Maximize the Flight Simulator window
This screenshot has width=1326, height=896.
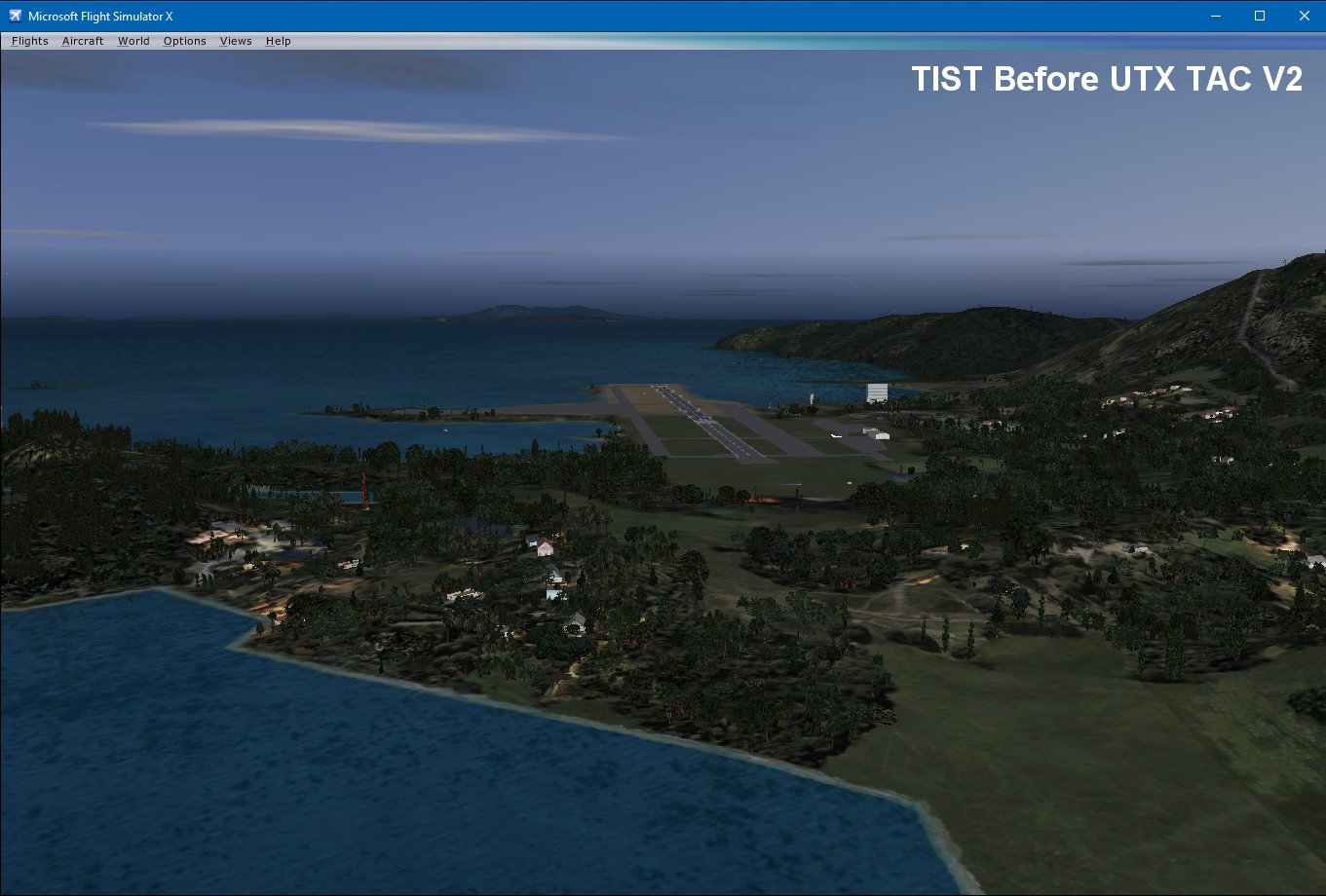coord(1259,16)
